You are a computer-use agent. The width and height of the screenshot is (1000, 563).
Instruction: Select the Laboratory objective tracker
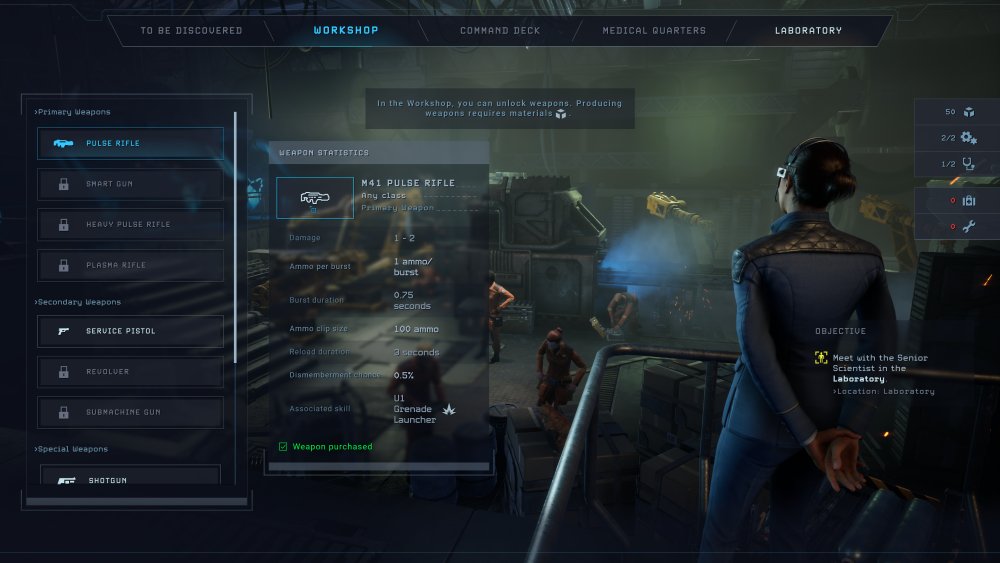[871, 369]
